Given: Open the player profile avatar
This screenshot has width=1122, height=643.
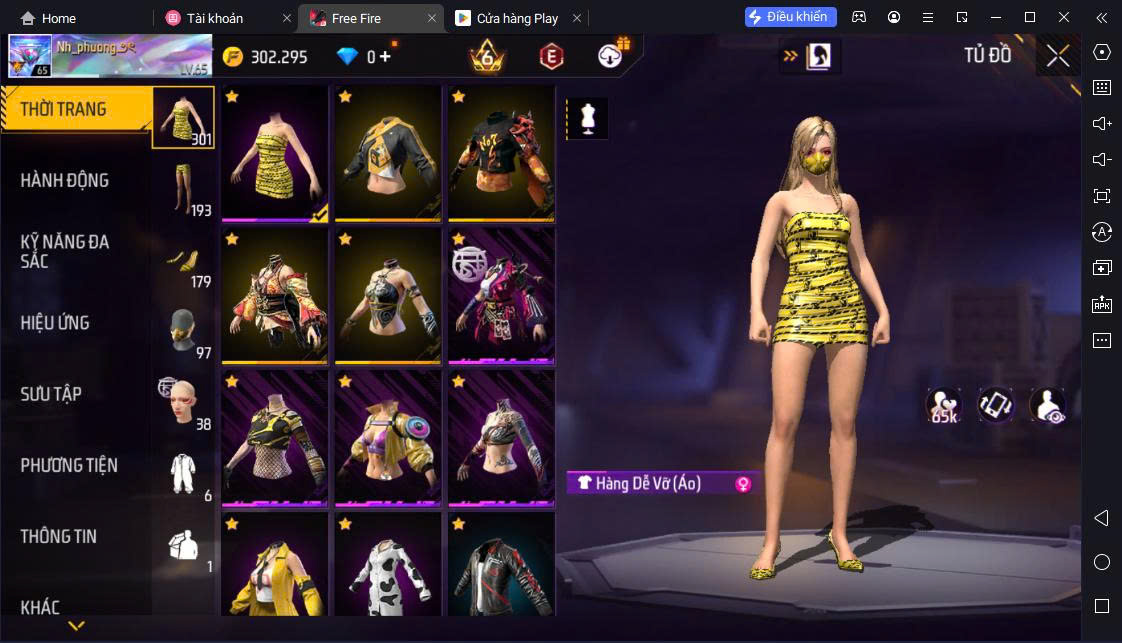Looking at the screenshot, I should pyautogui.click(x=30, y=57).
